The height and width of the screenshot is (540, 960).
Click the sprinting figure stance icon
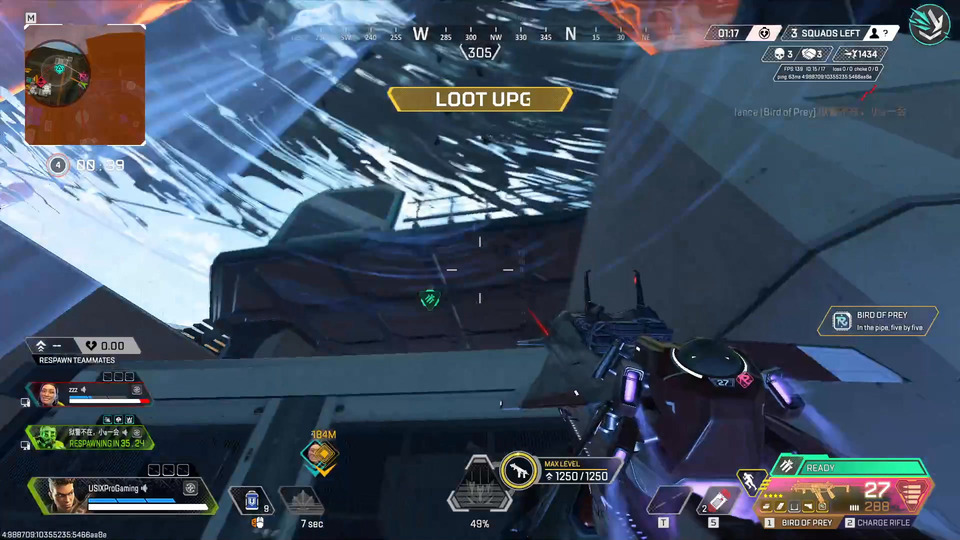point(749,483)
